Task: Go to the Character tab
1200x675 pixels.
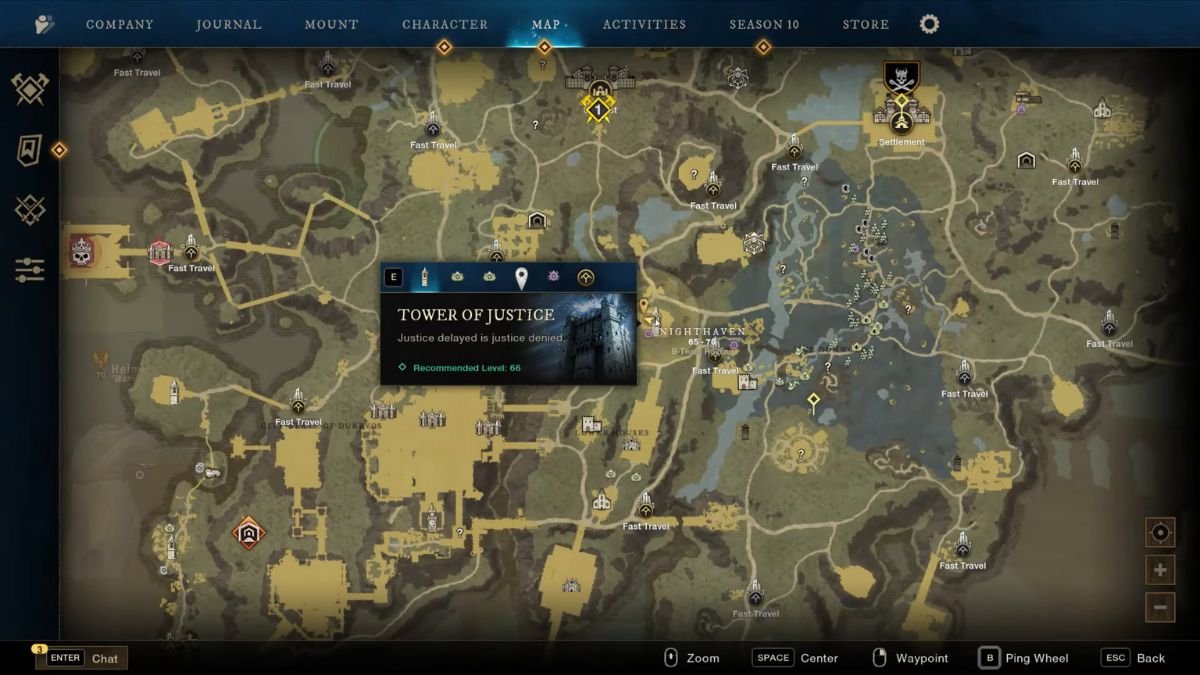Action: point(445,24)
